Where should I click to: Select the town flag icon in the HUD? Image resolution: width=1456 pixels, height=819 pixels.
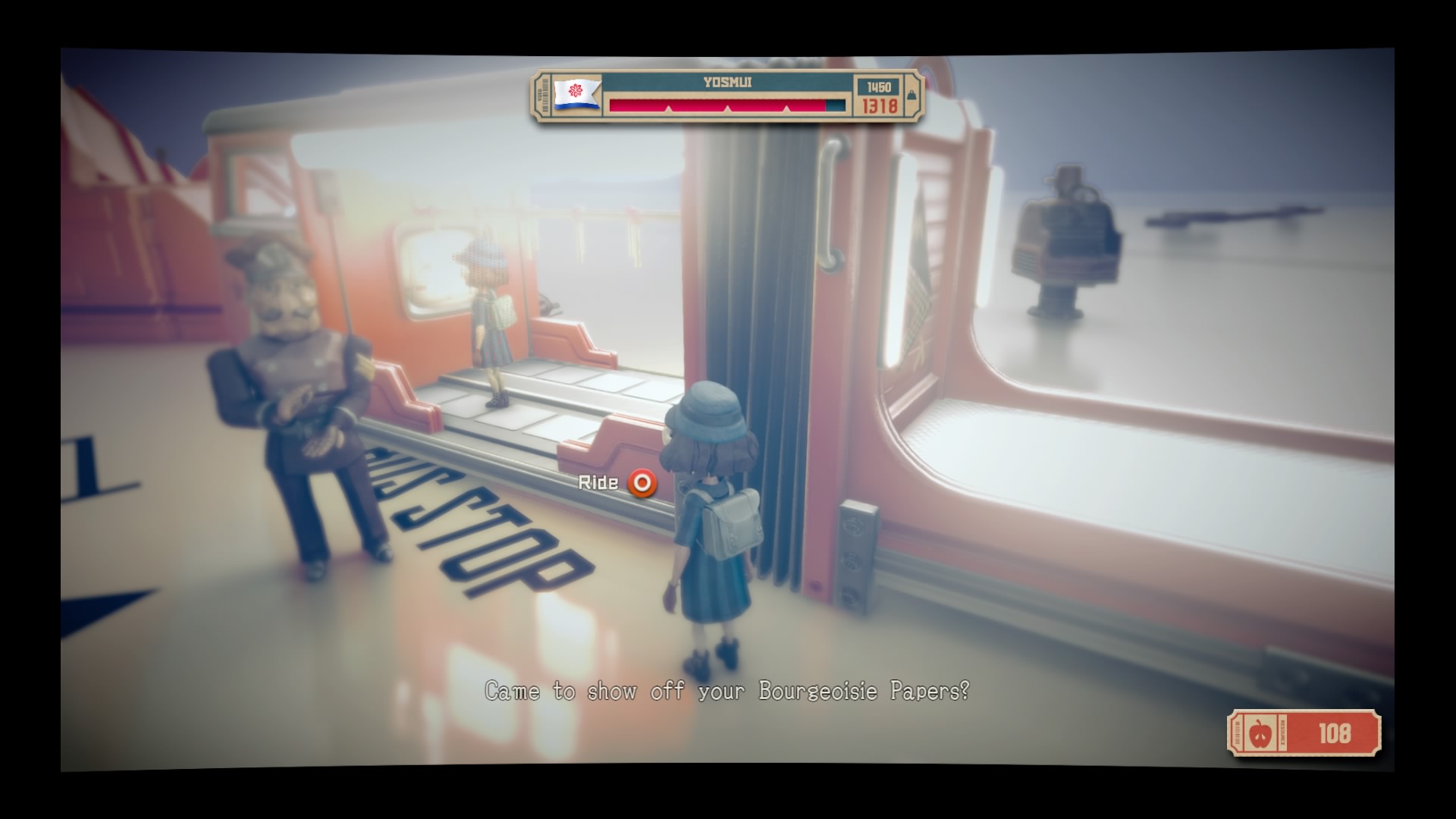point(576,93)
